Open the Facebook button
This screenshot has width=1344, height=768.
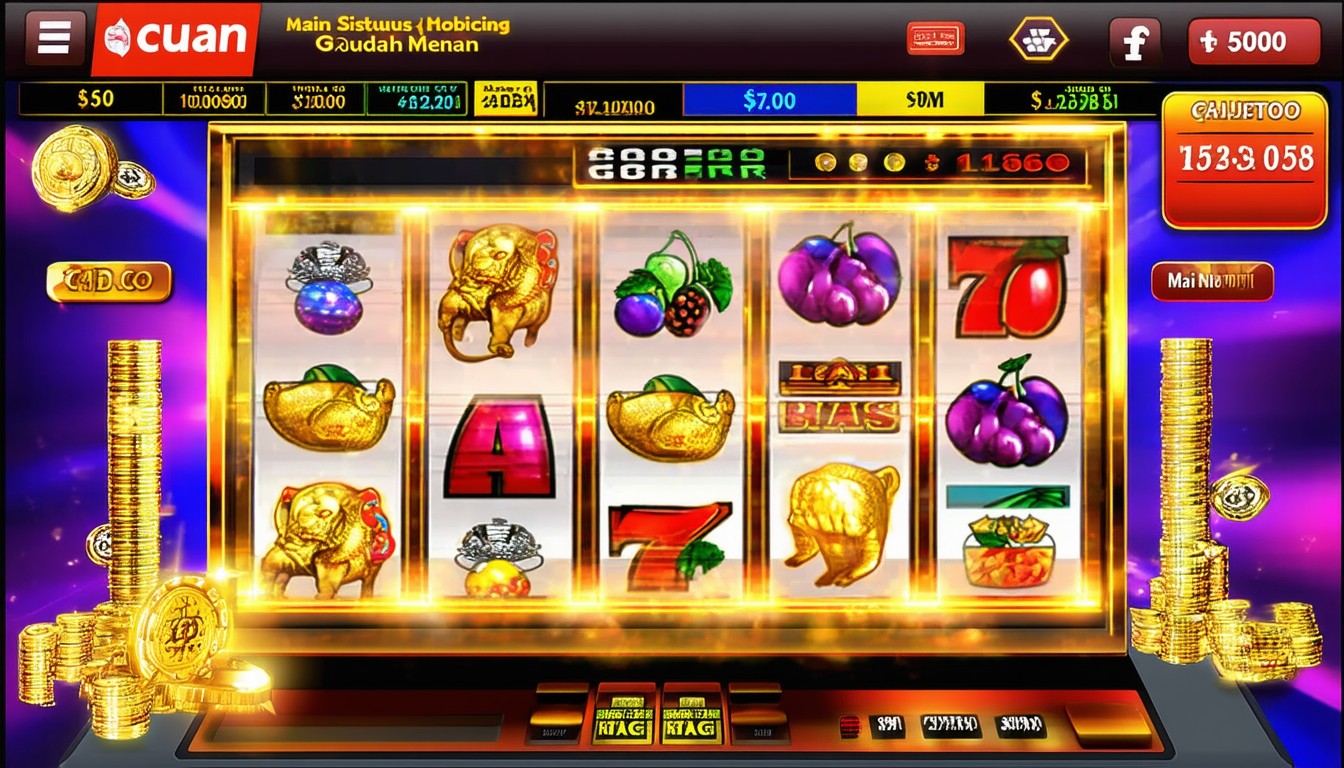[x=1134, y=42]
